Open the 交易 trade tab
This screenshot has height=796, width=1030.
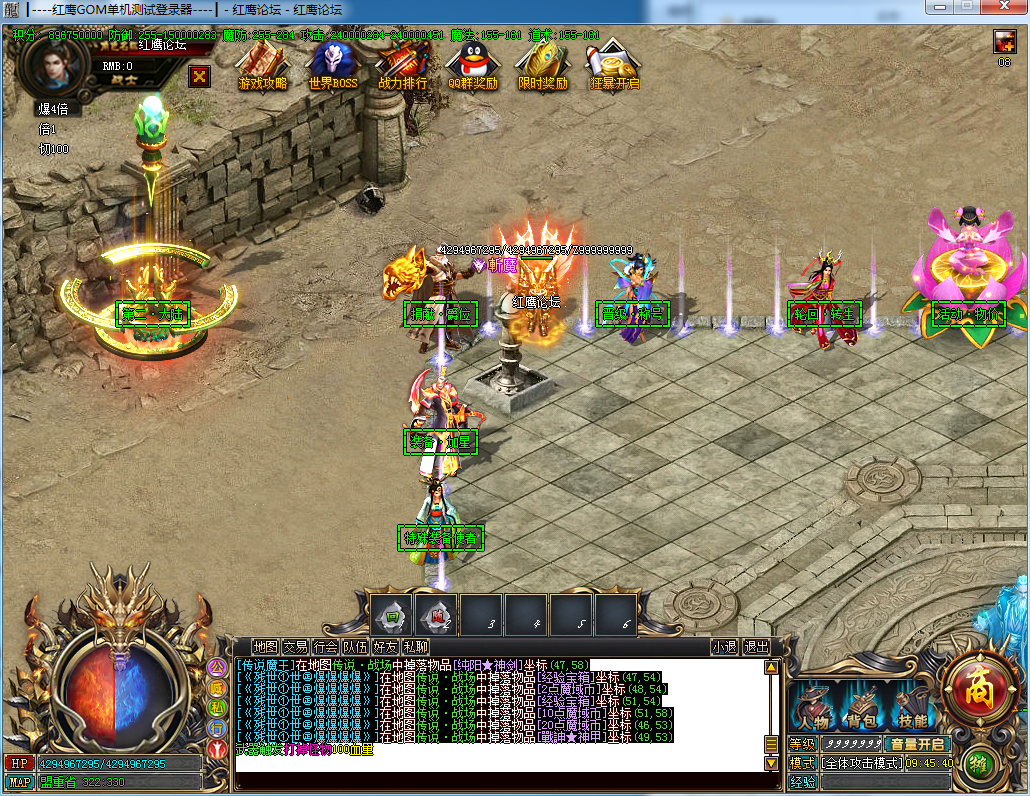tap(295, 647)
